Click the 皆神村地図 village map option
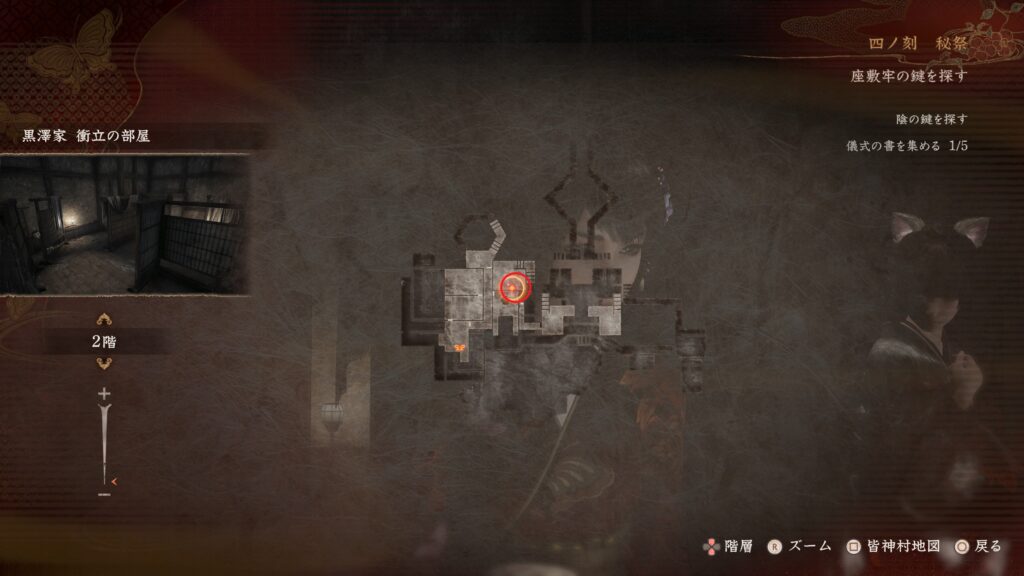This screenshot has width=1024, height=576. pos(893,546)
